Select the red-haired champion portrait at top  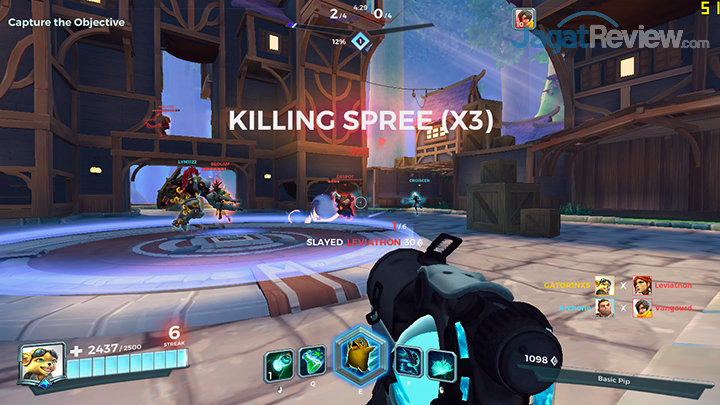(525, 19)
